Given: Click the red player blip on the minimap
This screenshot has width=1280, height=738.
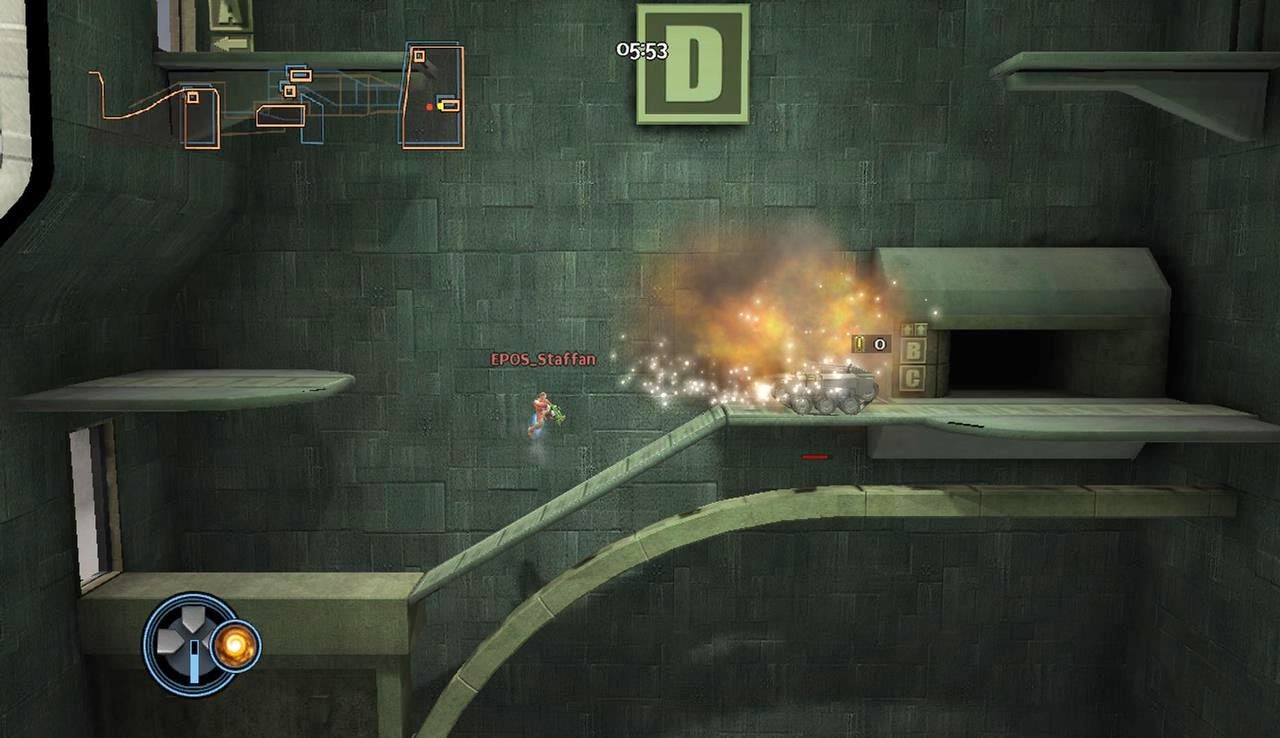Looking at the screenshot, I should pos(429,106).
